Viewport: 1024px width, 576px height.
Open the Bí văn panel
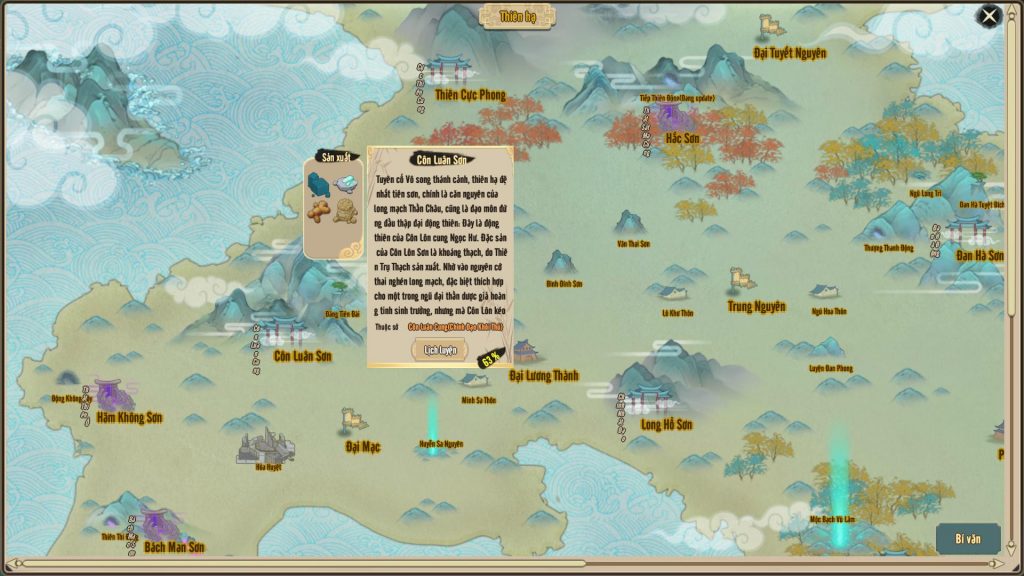tap(967, 539)
